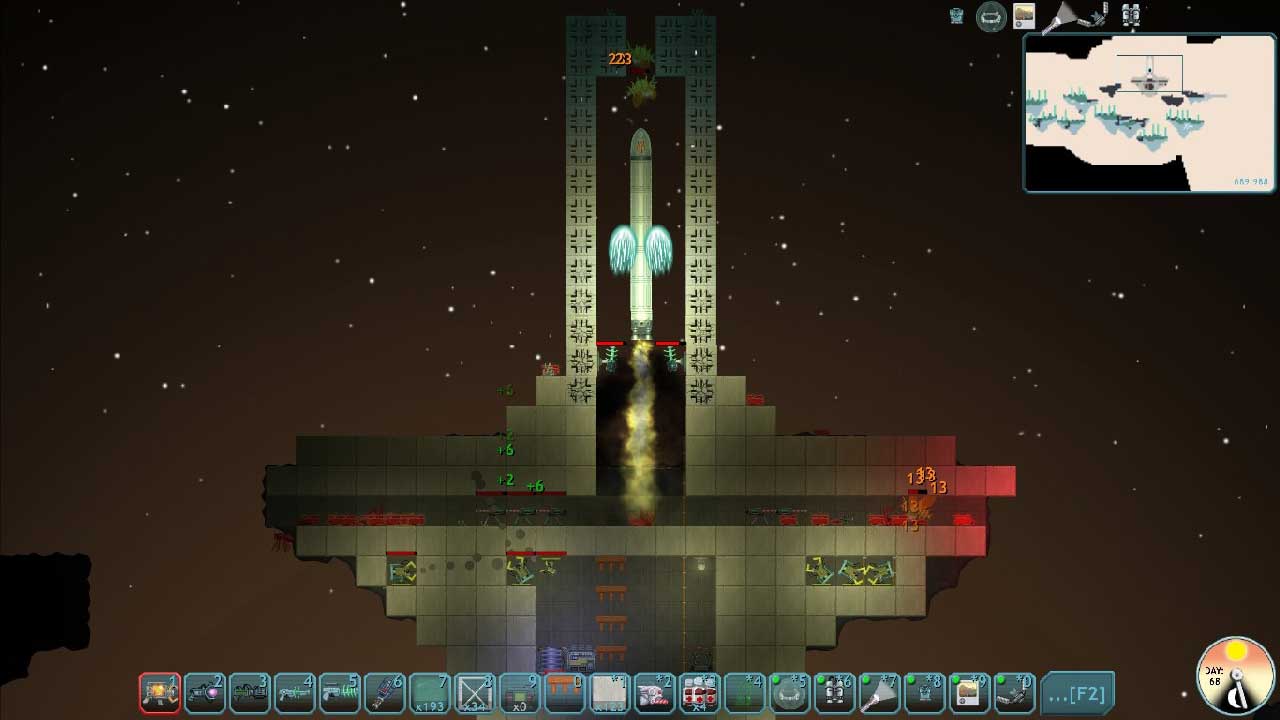Image resolution: width=1280 pixels, height=720 pixels.
Task: Open the extra items panel labeled F2
Action: (x=1077, y=692)
